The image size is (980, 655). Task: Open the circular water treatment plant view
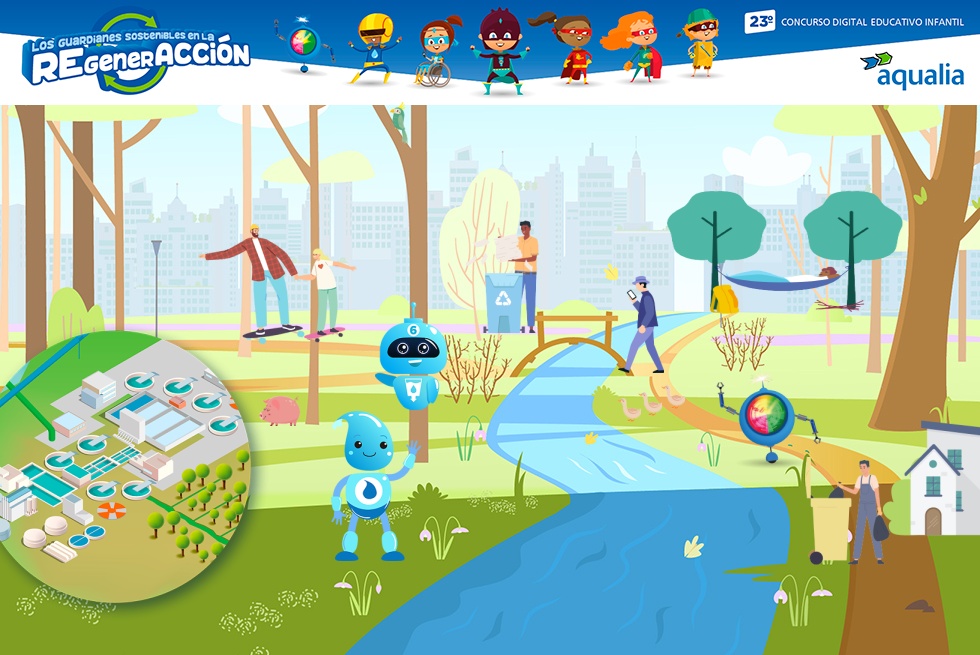click(120, 465)
